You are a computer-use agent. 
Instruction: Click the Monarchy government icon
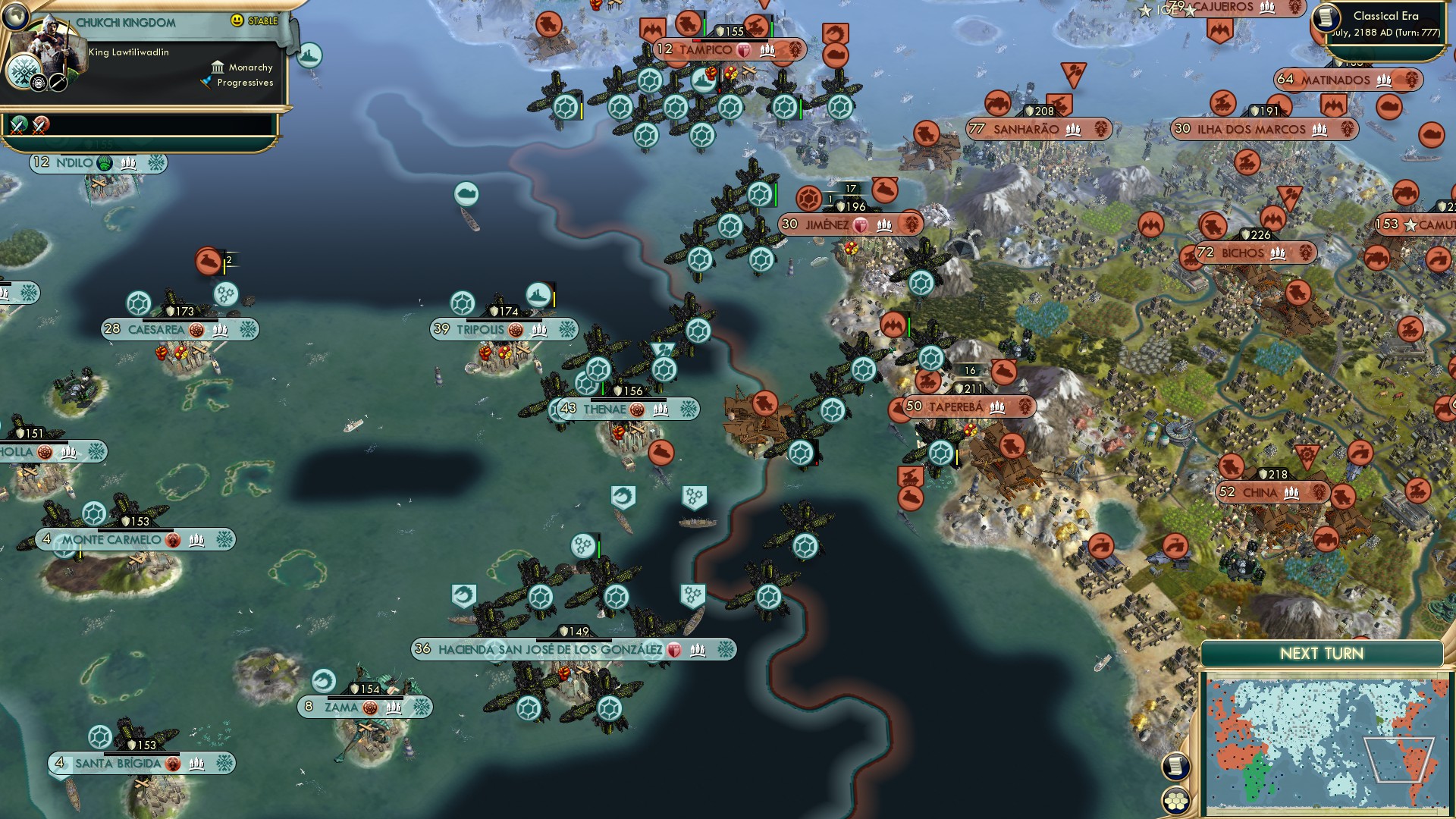coord(218,67)
